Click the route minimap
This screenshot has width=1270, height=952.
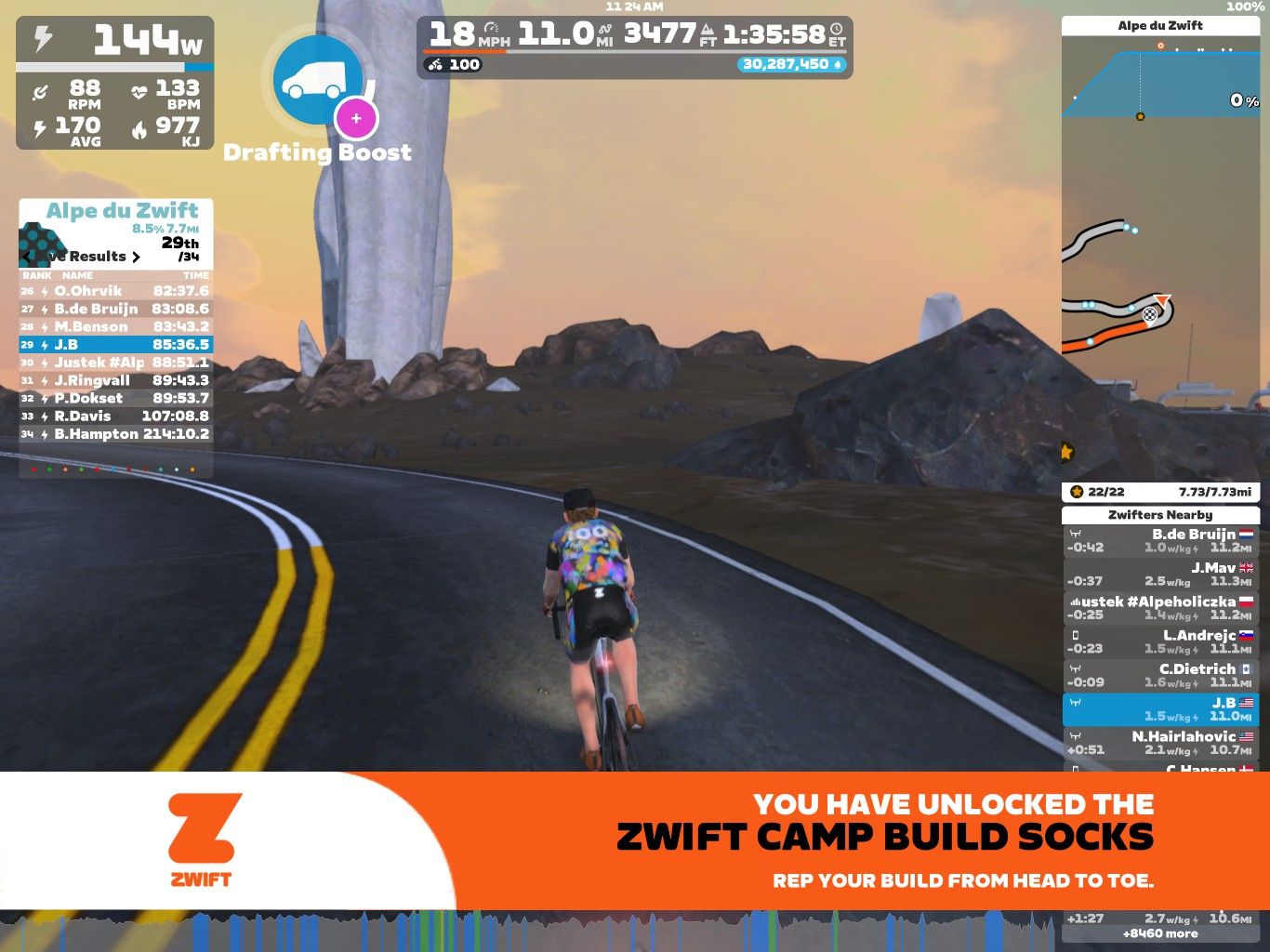1159,307
